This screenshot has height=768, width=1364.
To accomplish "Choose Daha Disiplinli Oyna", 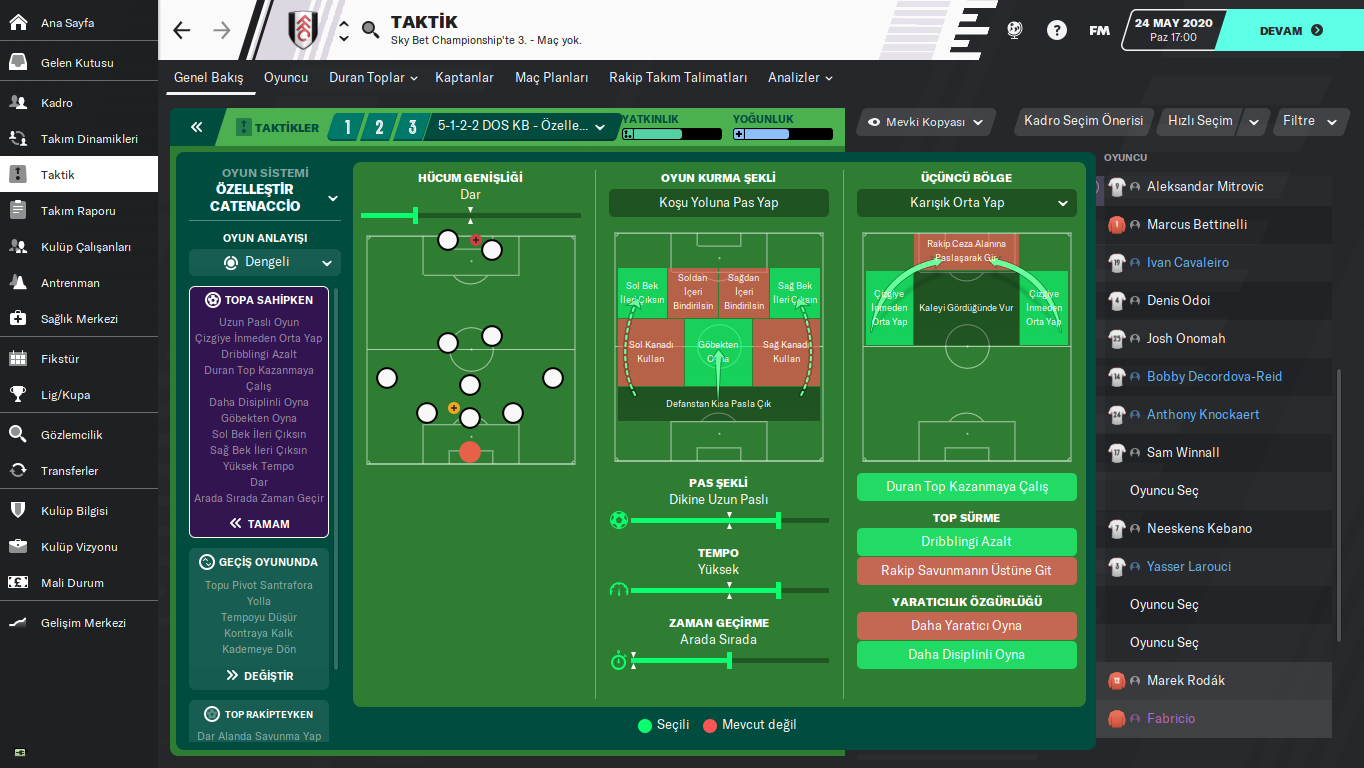I will pos(966,655).
